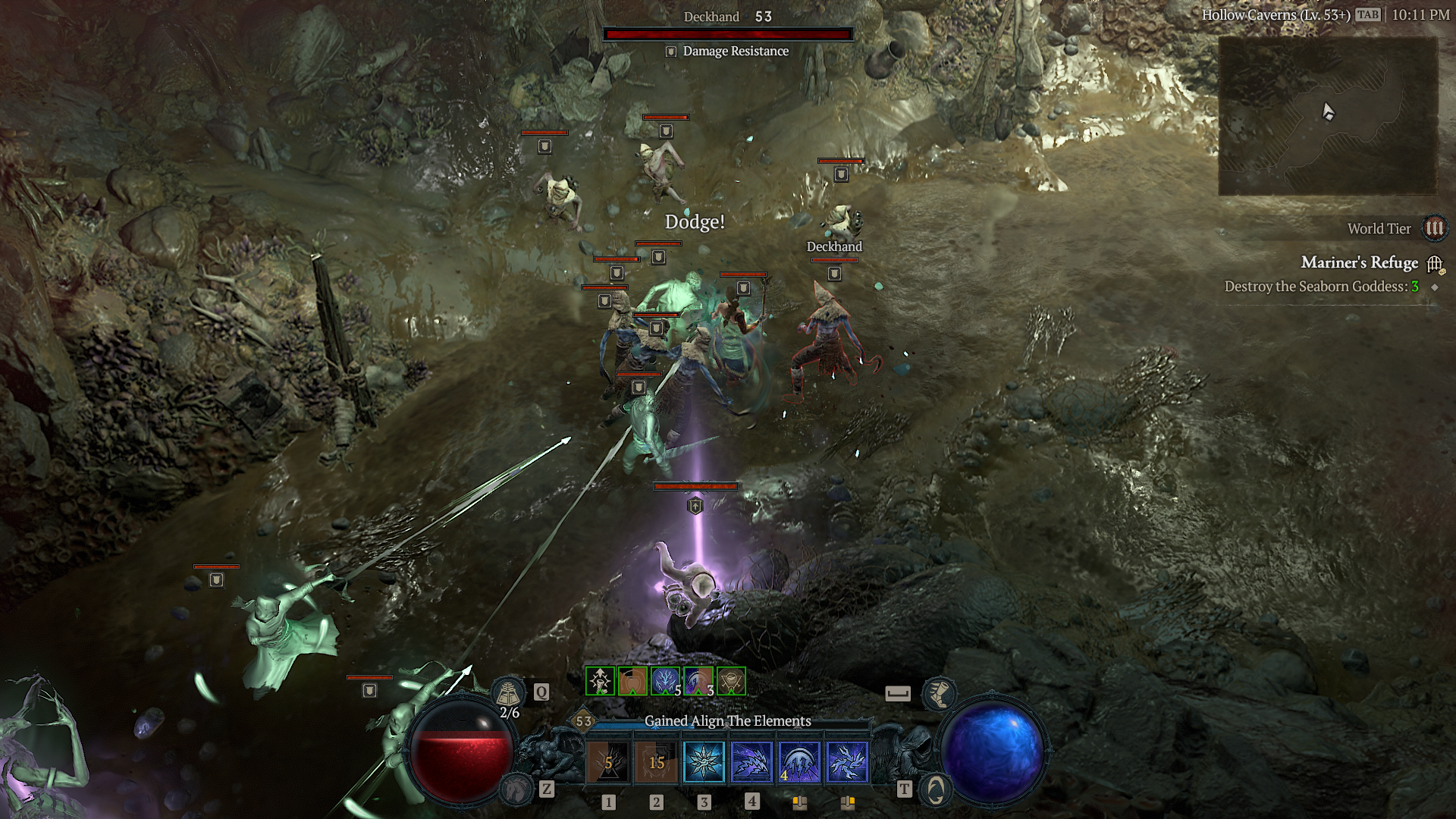The height and width of the screenshot is (819, 1456).
Task: Inspect the boot-with-arrow buff icon
Action: click(601, 681)
